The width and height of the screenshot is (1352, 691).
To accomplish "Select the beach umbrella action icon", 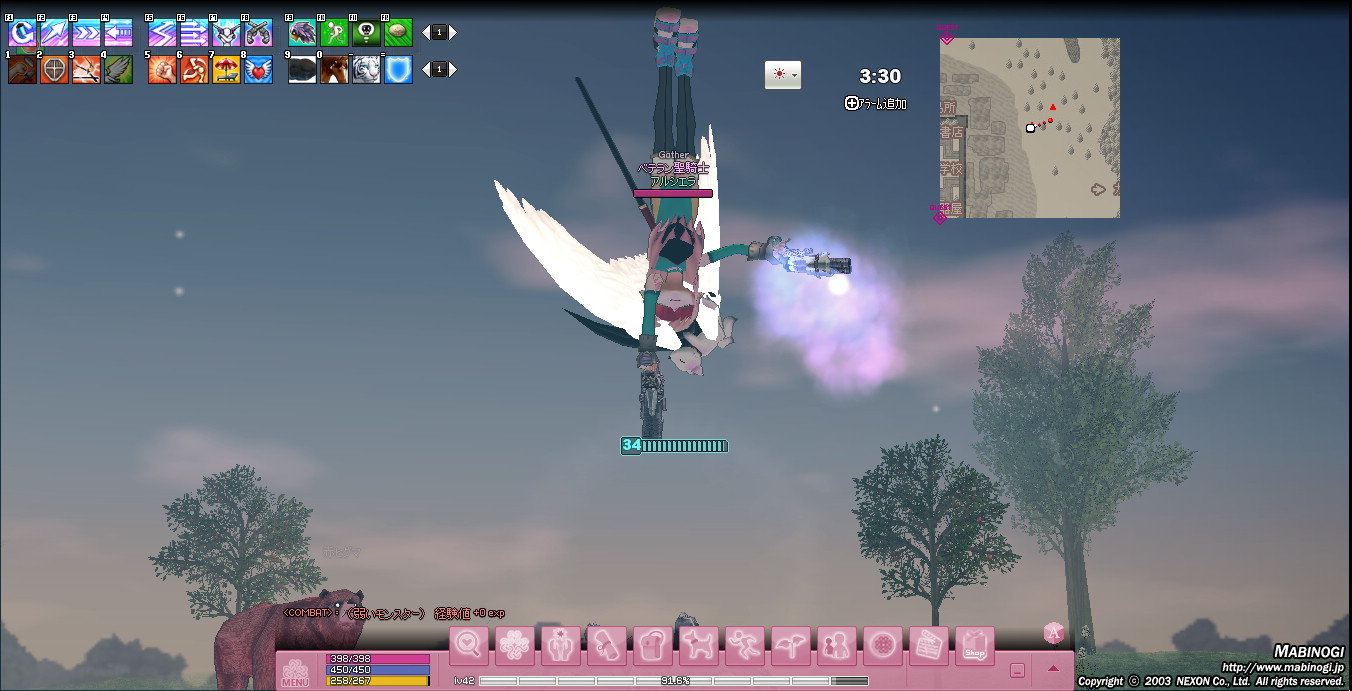I will 227,70.
